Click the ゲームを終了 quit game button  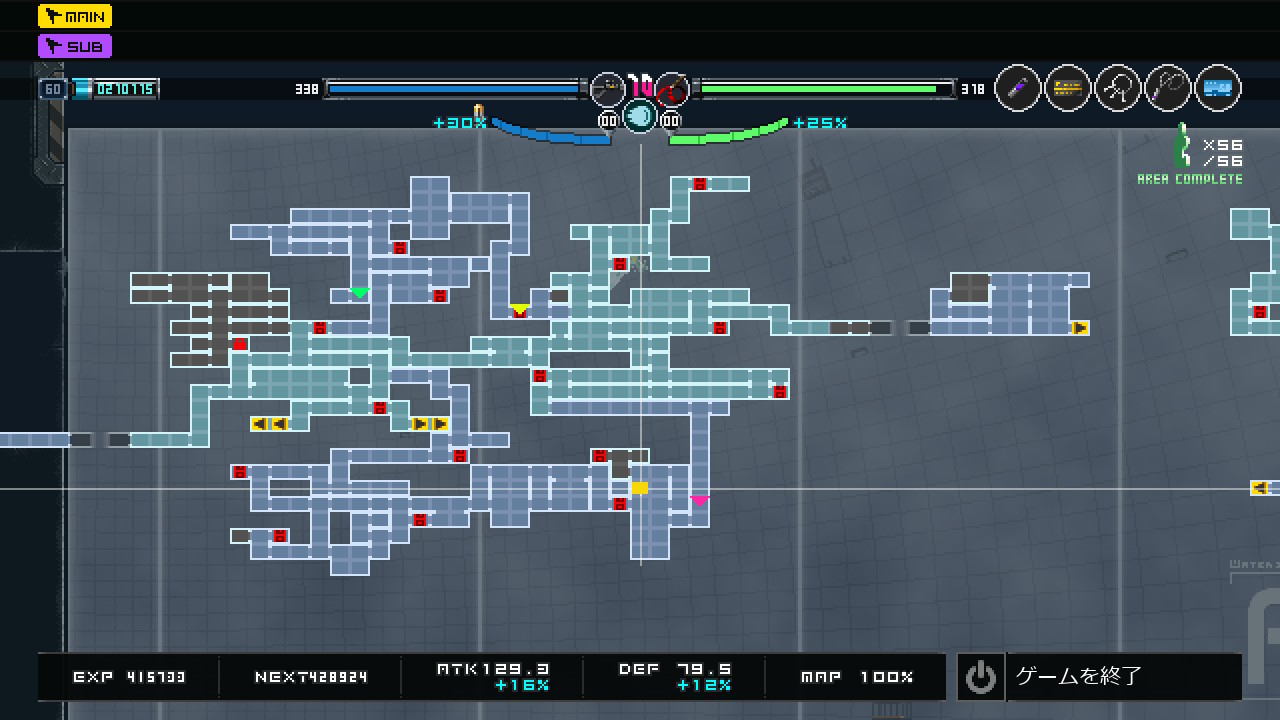click(1098, 677)
